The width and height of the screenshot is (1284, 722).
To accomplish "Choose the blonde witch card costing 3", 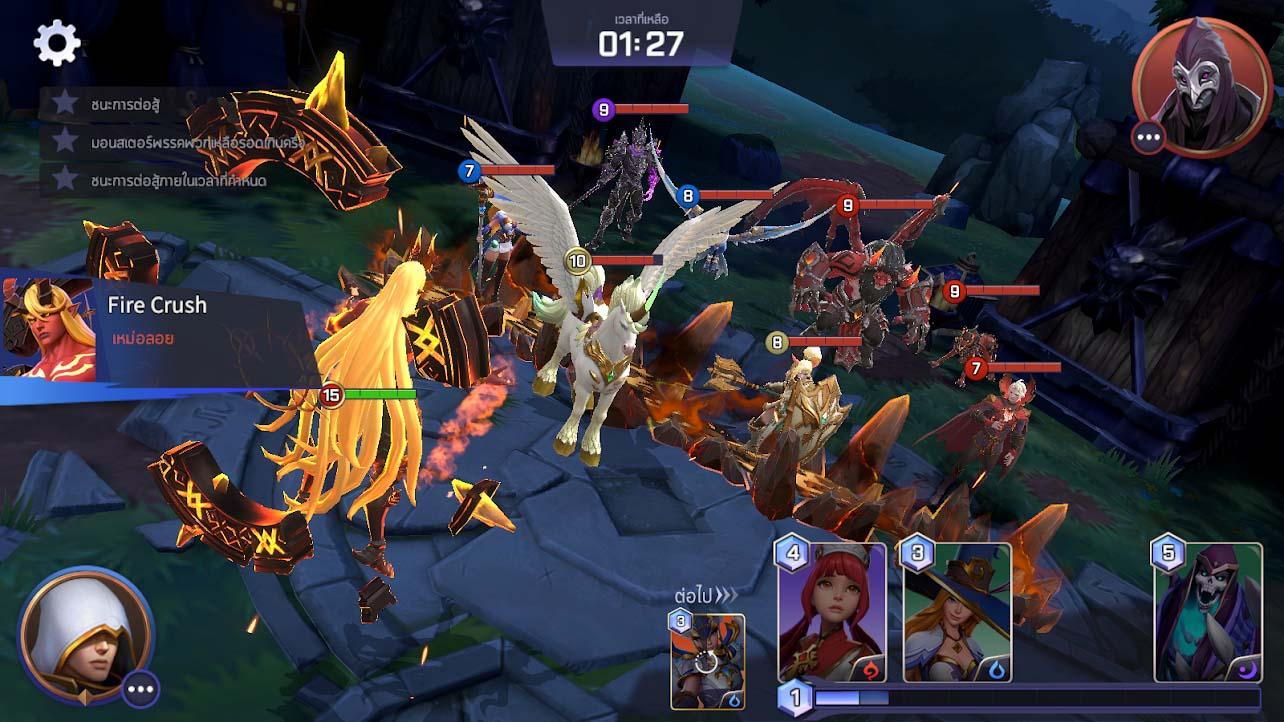I will pyautogui.click(x=957, y=612).
